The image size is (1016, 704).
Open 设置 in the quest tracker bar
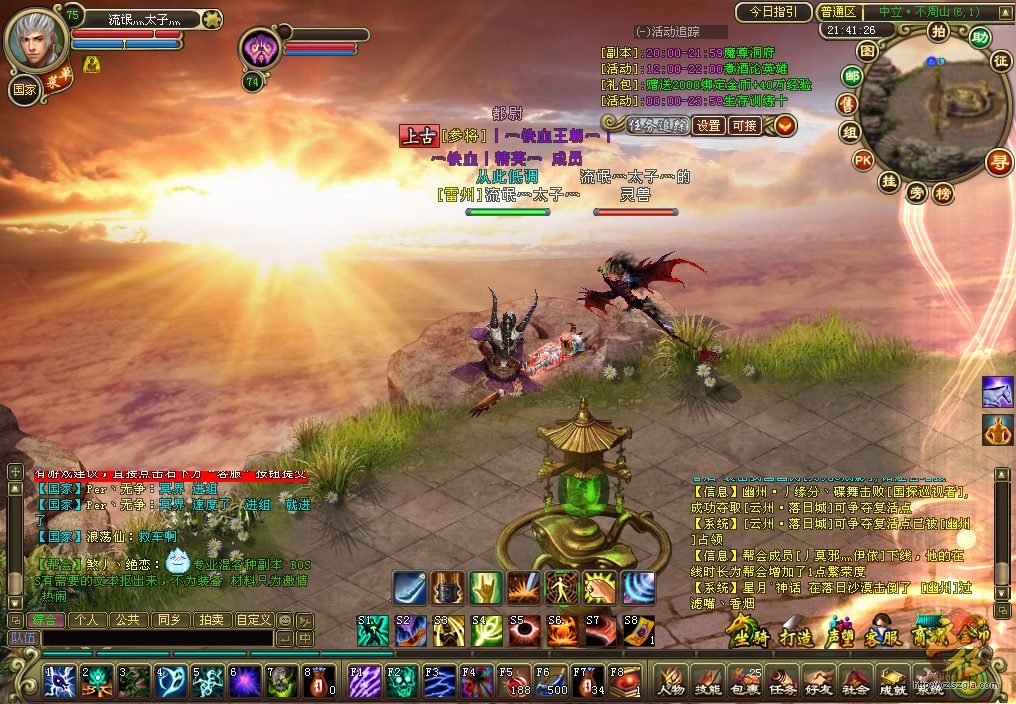point(709,125)
